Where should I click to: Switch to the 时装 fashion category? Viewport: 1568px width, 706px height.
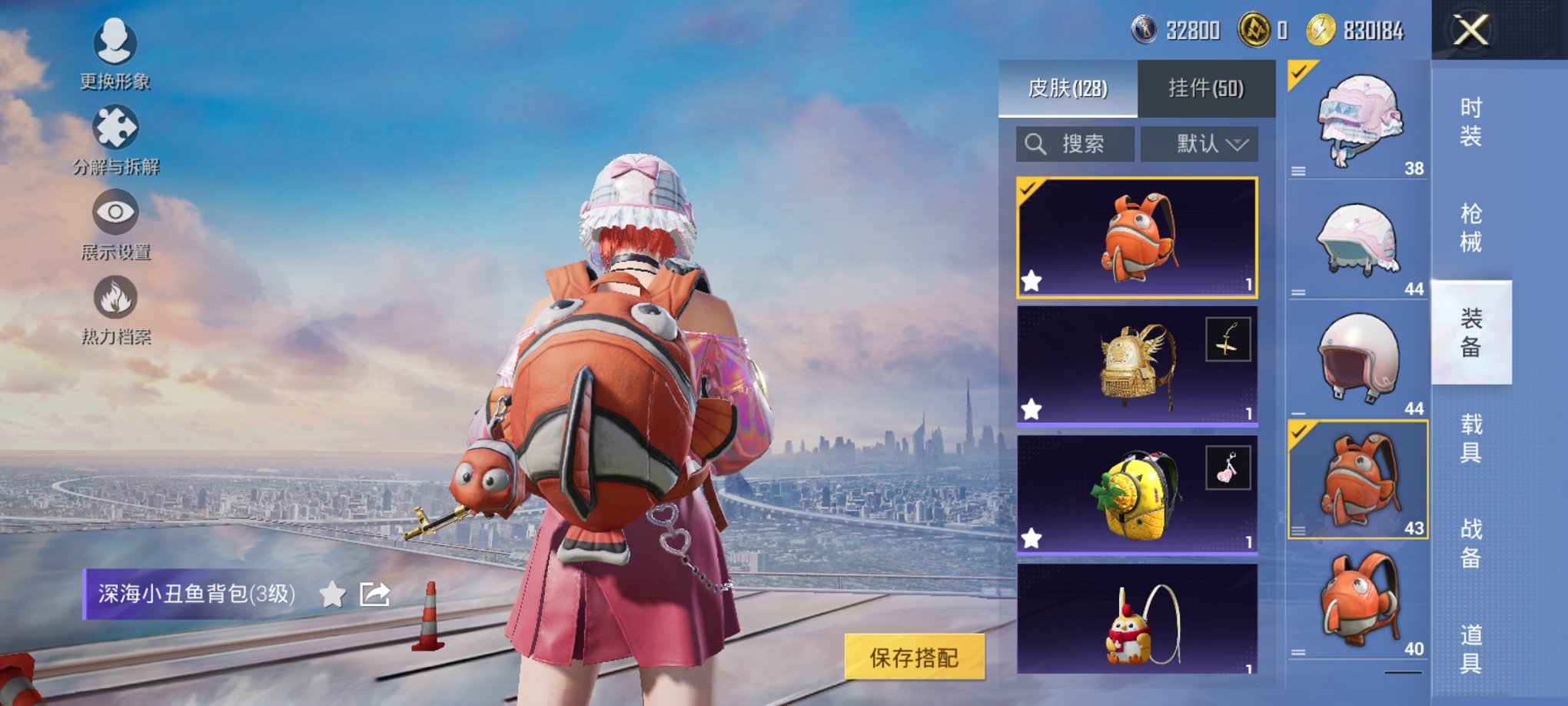point(1473,125)
